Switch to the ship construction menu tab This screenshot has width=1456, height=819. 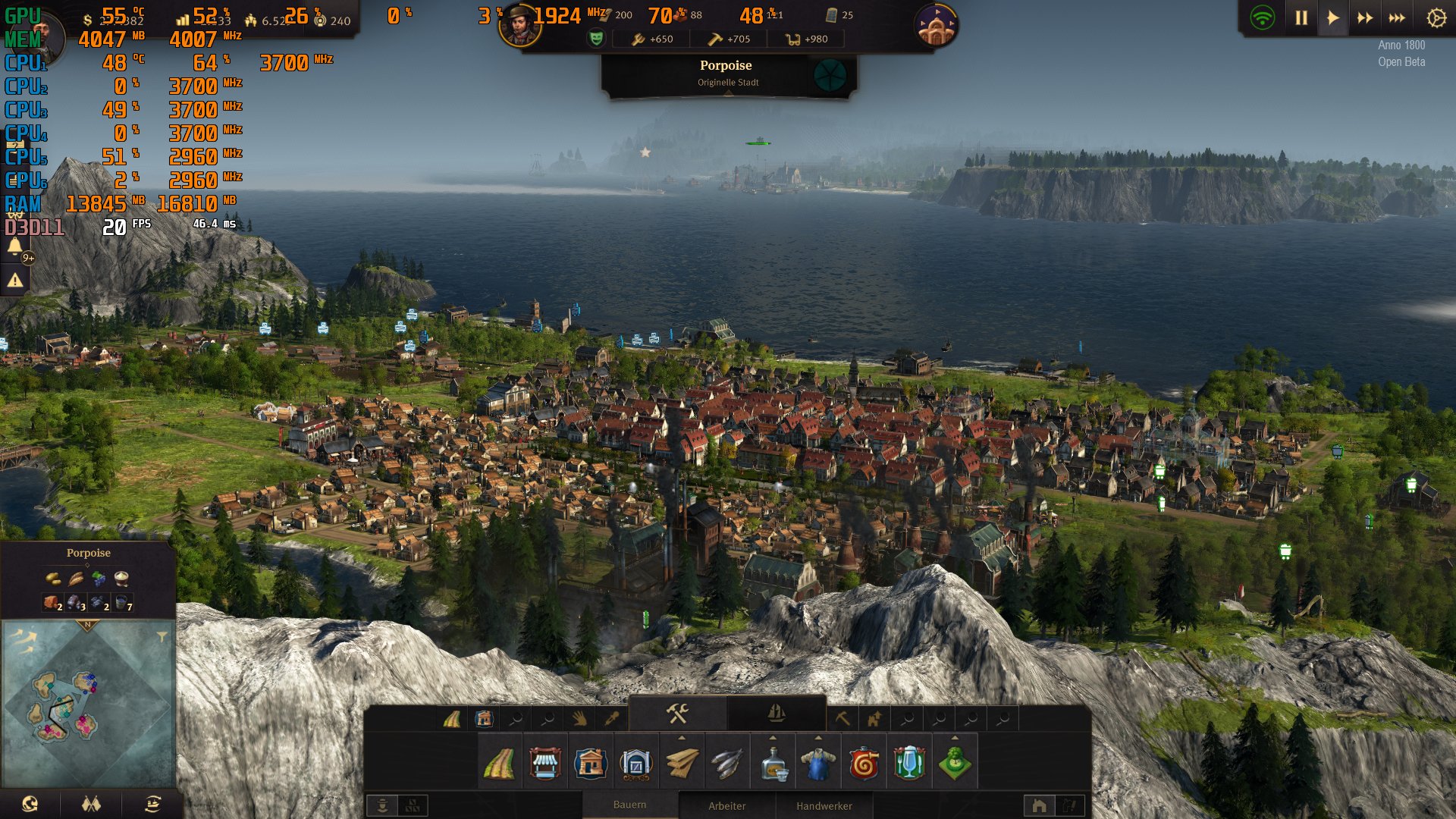[776, 714]
